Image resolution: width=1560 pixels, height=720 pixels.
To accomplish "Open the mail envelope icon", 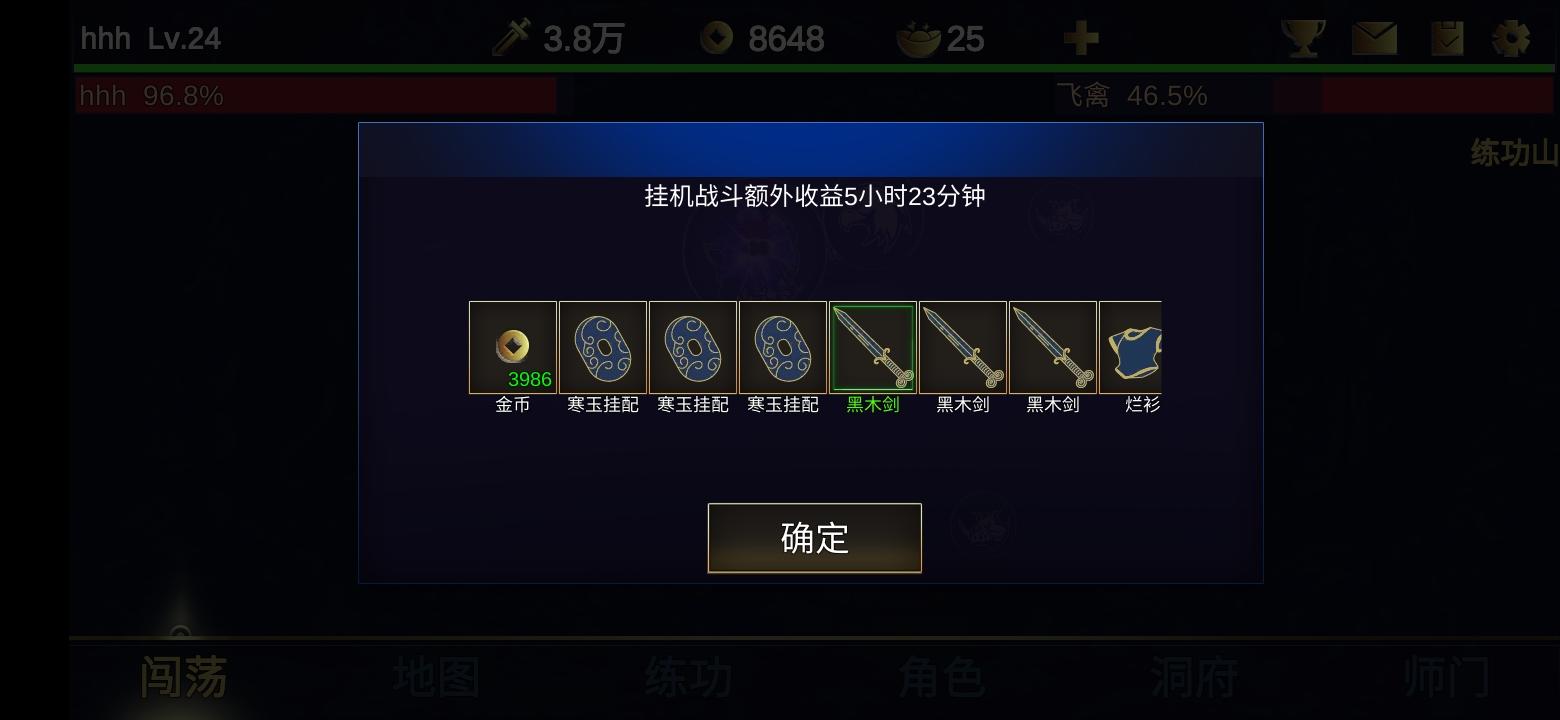I will (x=1374, y=36).
